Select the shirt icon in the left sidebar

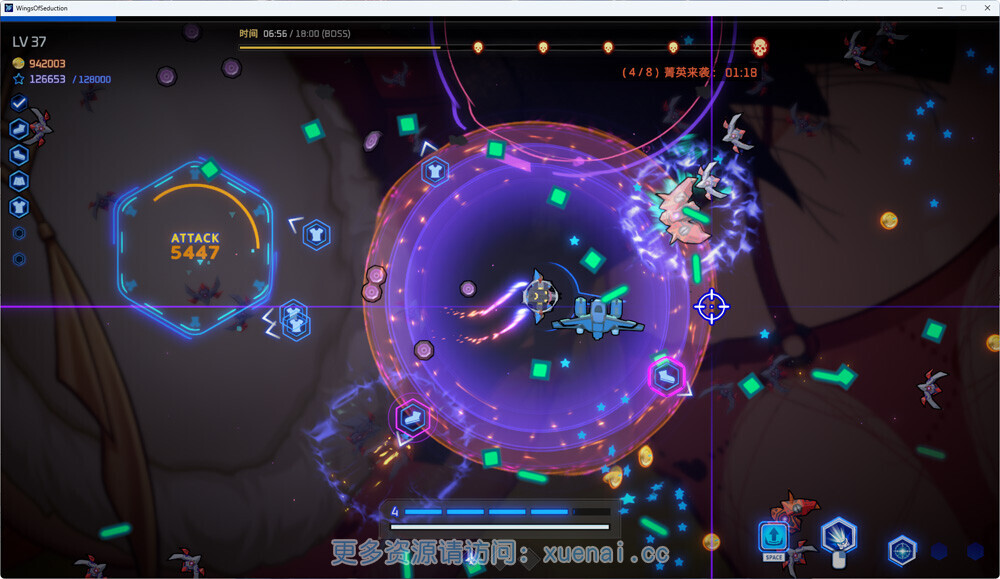[19, 207]
